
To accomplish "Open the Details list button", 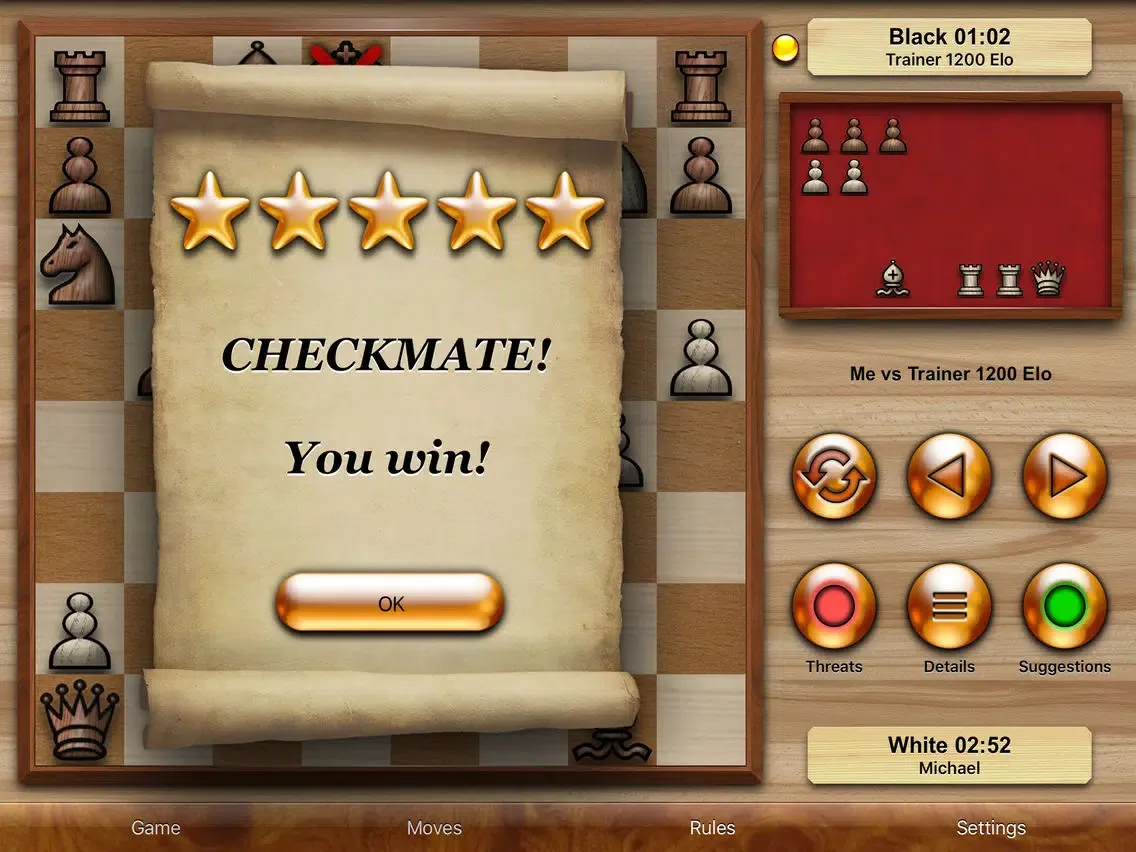I will (949, 606).
